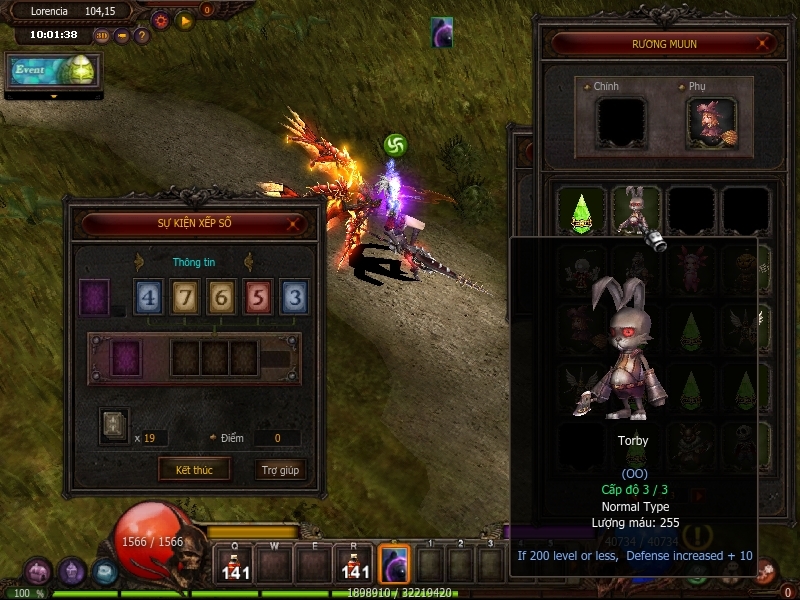Open settings with the gear icon
Image resolution: width=800 pixels, height=600 pixels.
[x=160, y=20]
